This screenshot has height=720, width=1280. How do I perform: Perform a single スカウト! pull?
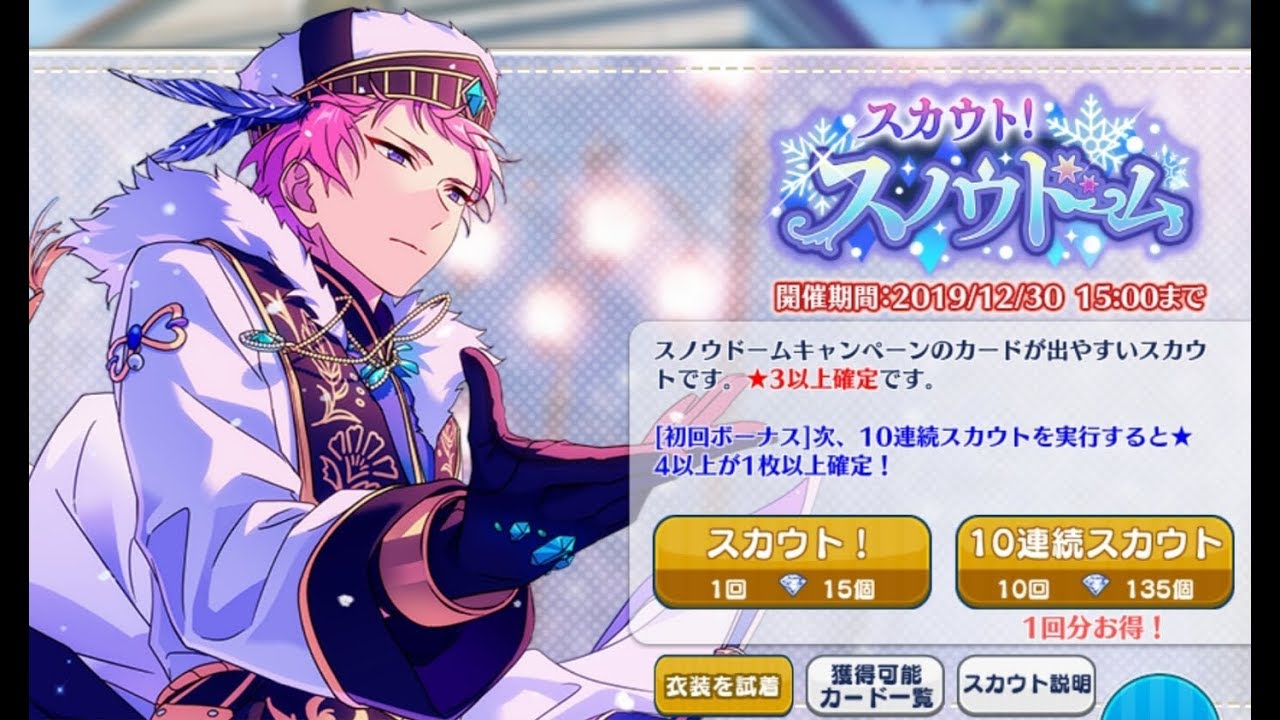[x=790, y=555]
